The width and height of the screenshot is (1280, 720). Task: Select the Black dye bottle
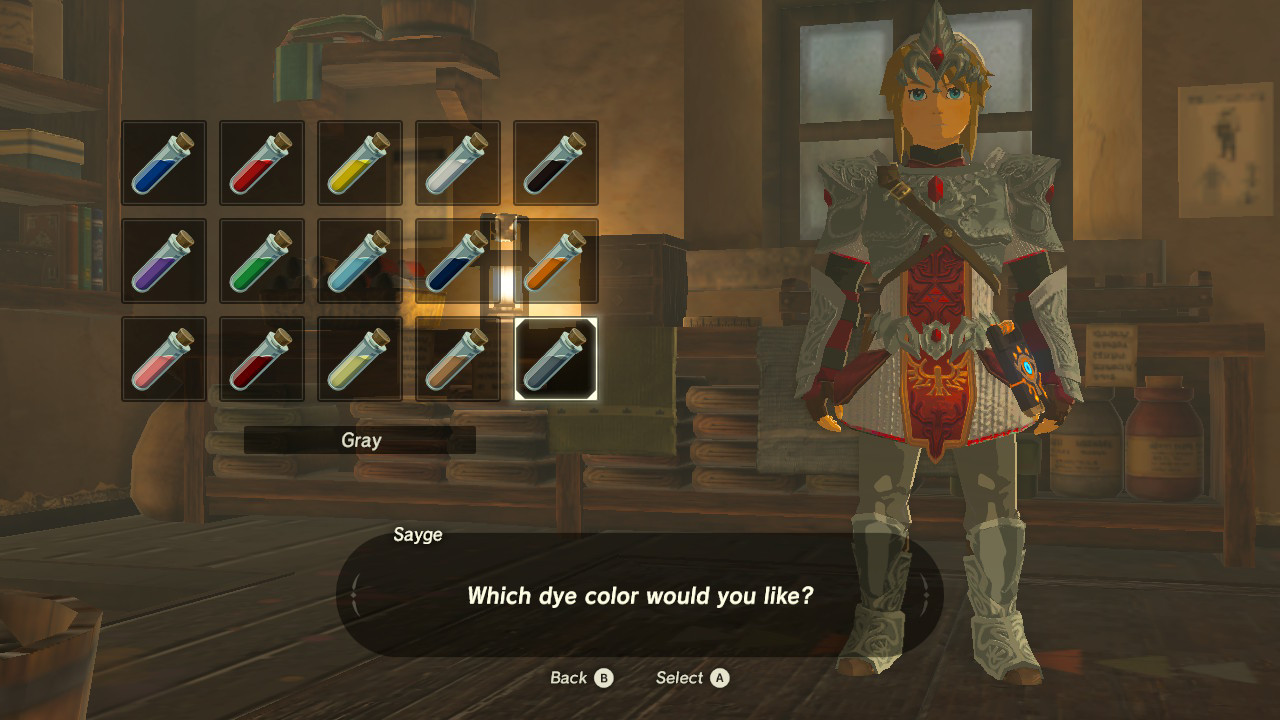pos(555,162)
